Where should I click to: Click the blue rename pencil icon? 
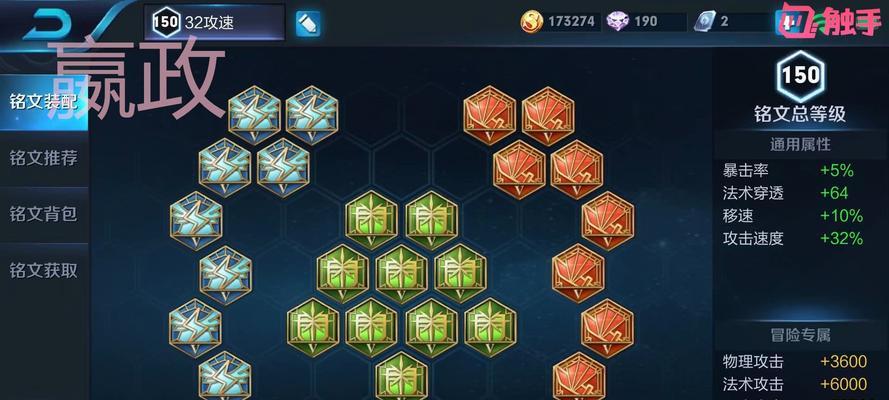pyautogui.click(x=308, y=22)
